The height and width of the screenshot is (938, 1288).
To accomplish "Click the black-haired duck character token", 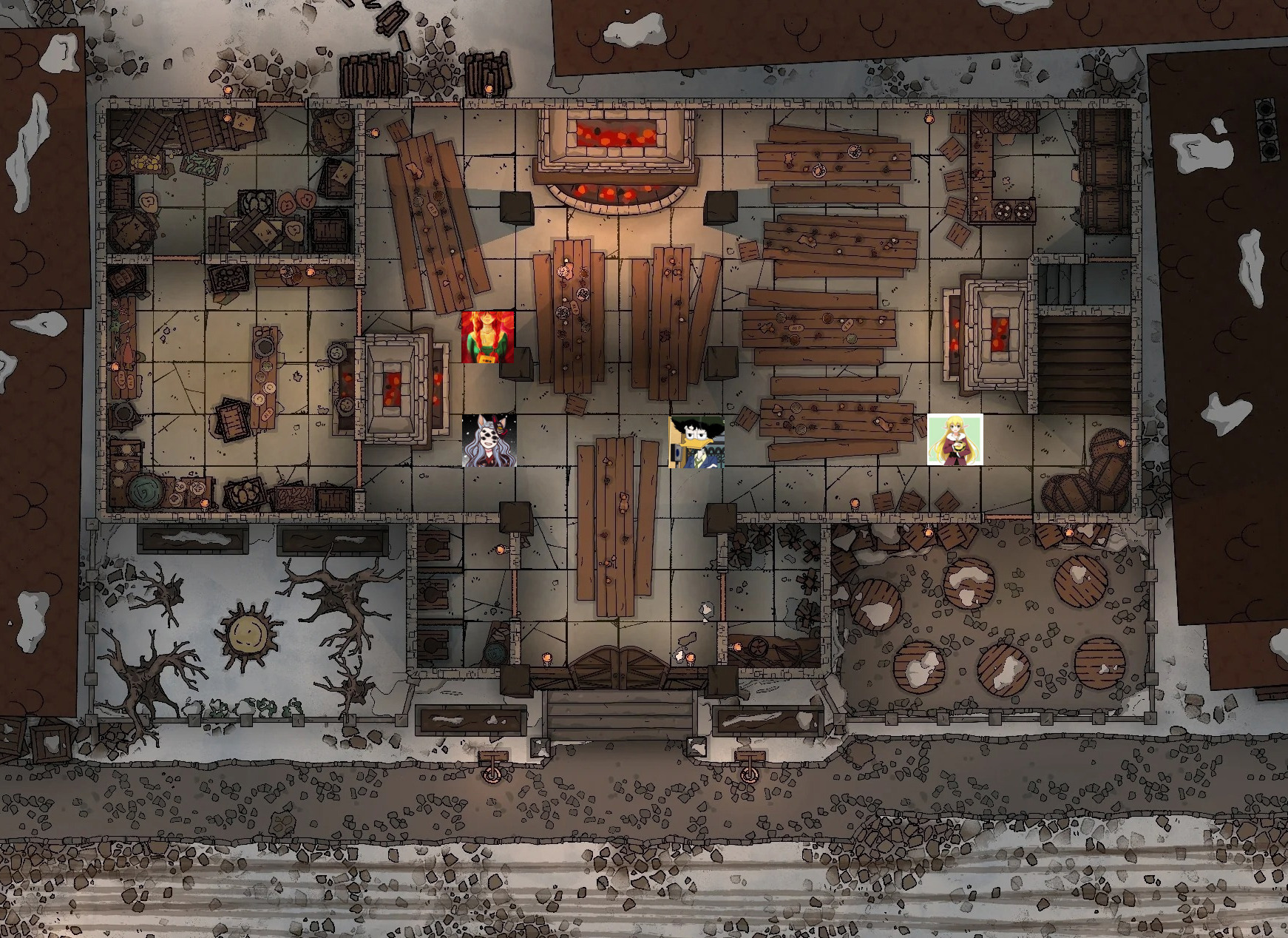I will click(696, 442).
